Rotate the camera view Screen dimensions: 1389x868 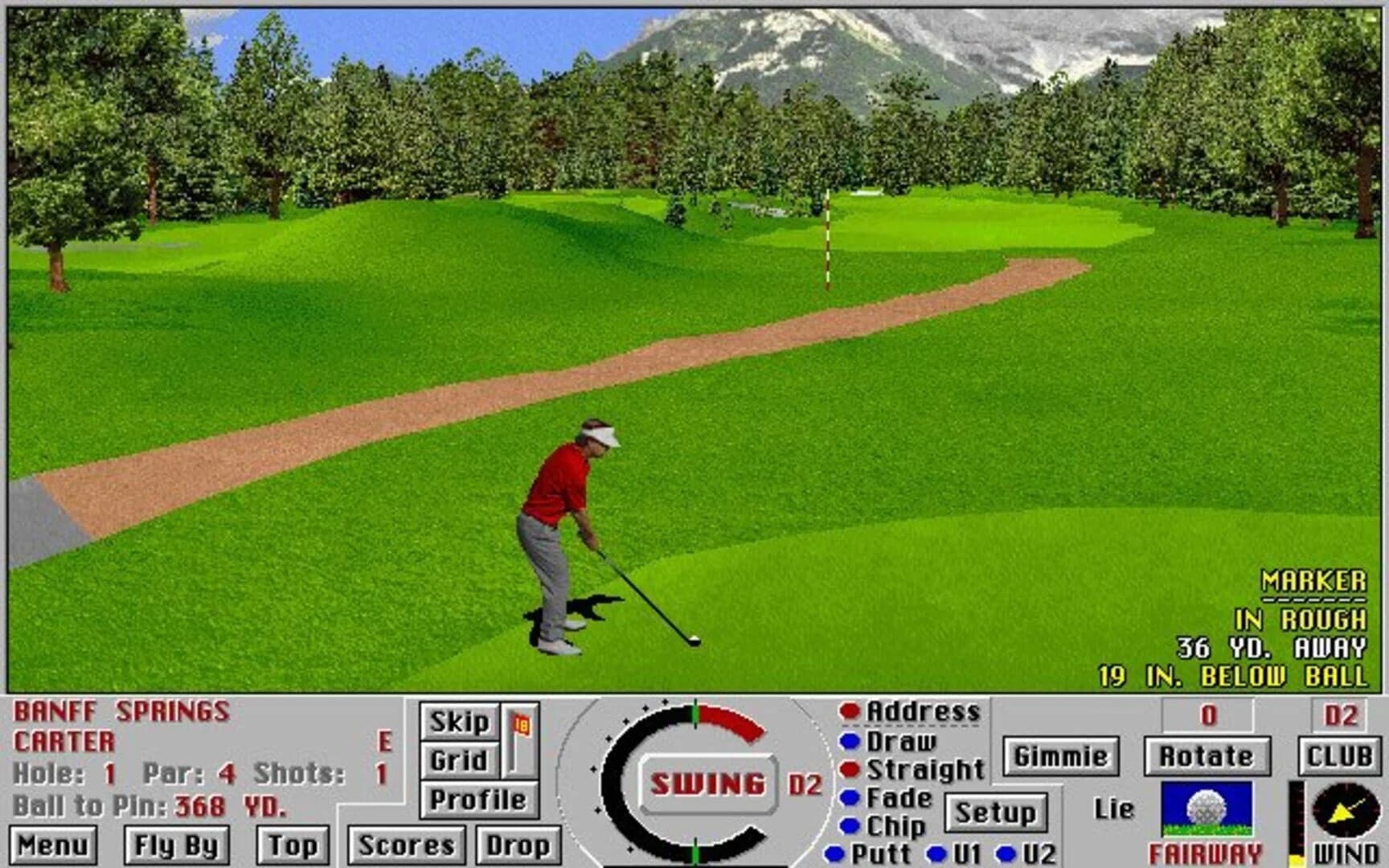click(x=1208, y=755)
